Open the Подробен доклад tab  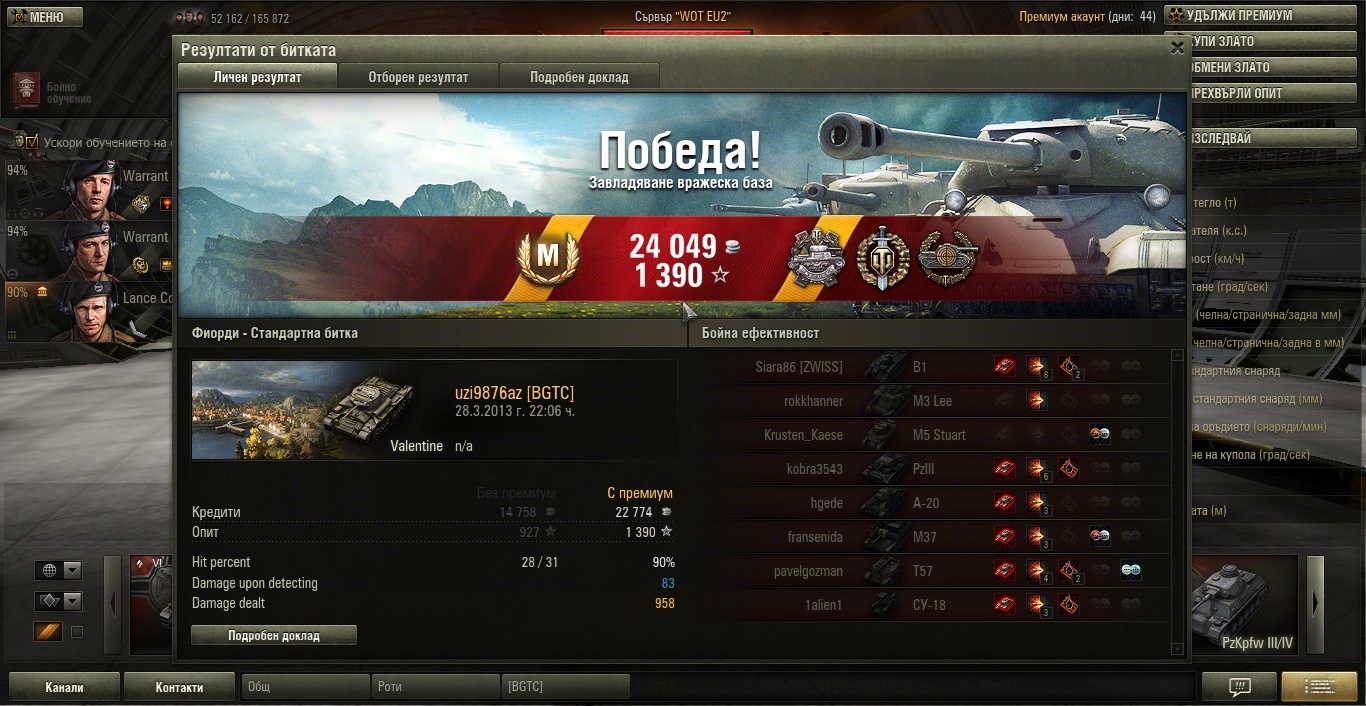pos(579,77)
